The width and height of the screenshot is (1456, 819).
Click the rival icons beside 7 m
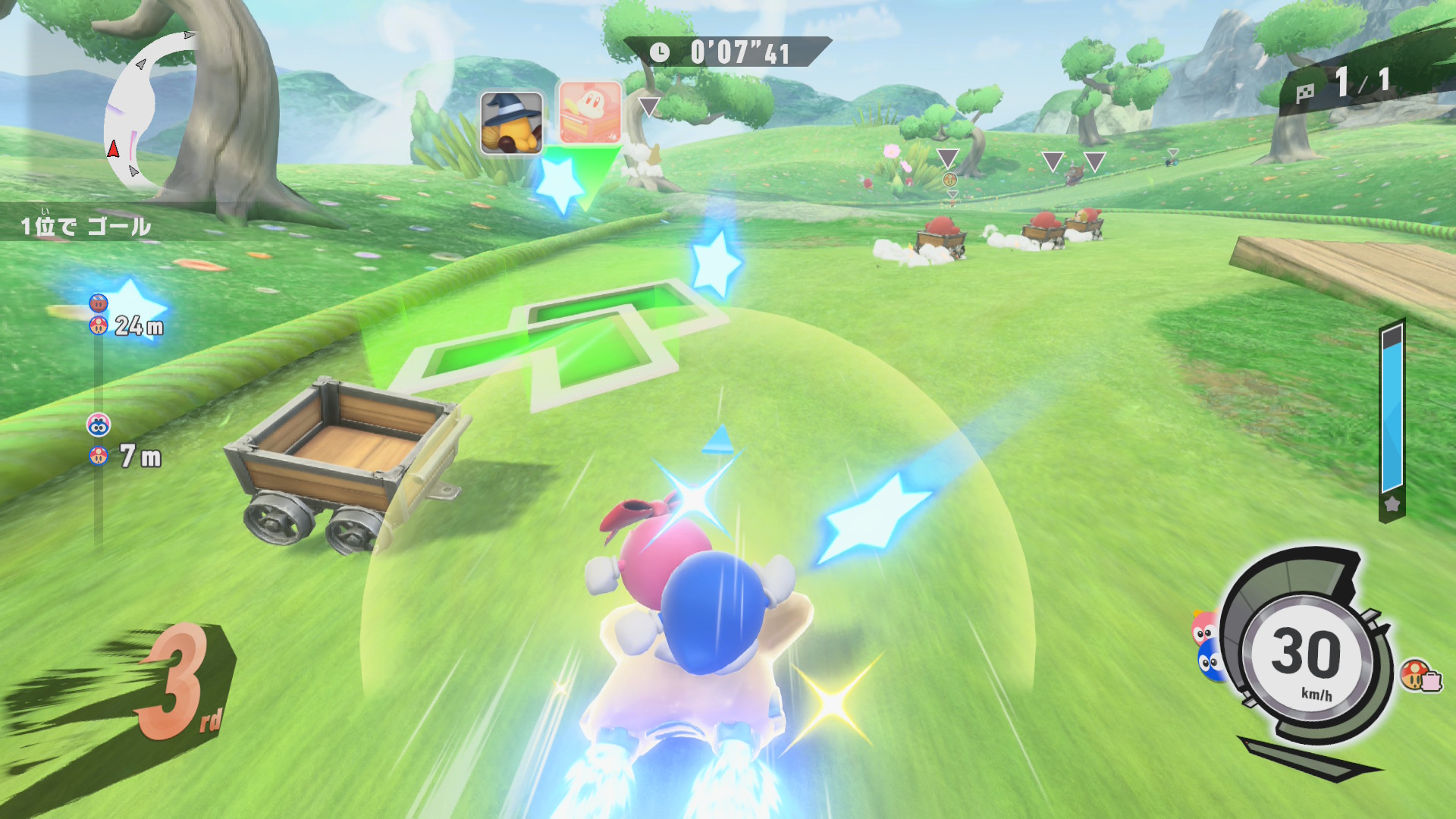coord(99,440)
